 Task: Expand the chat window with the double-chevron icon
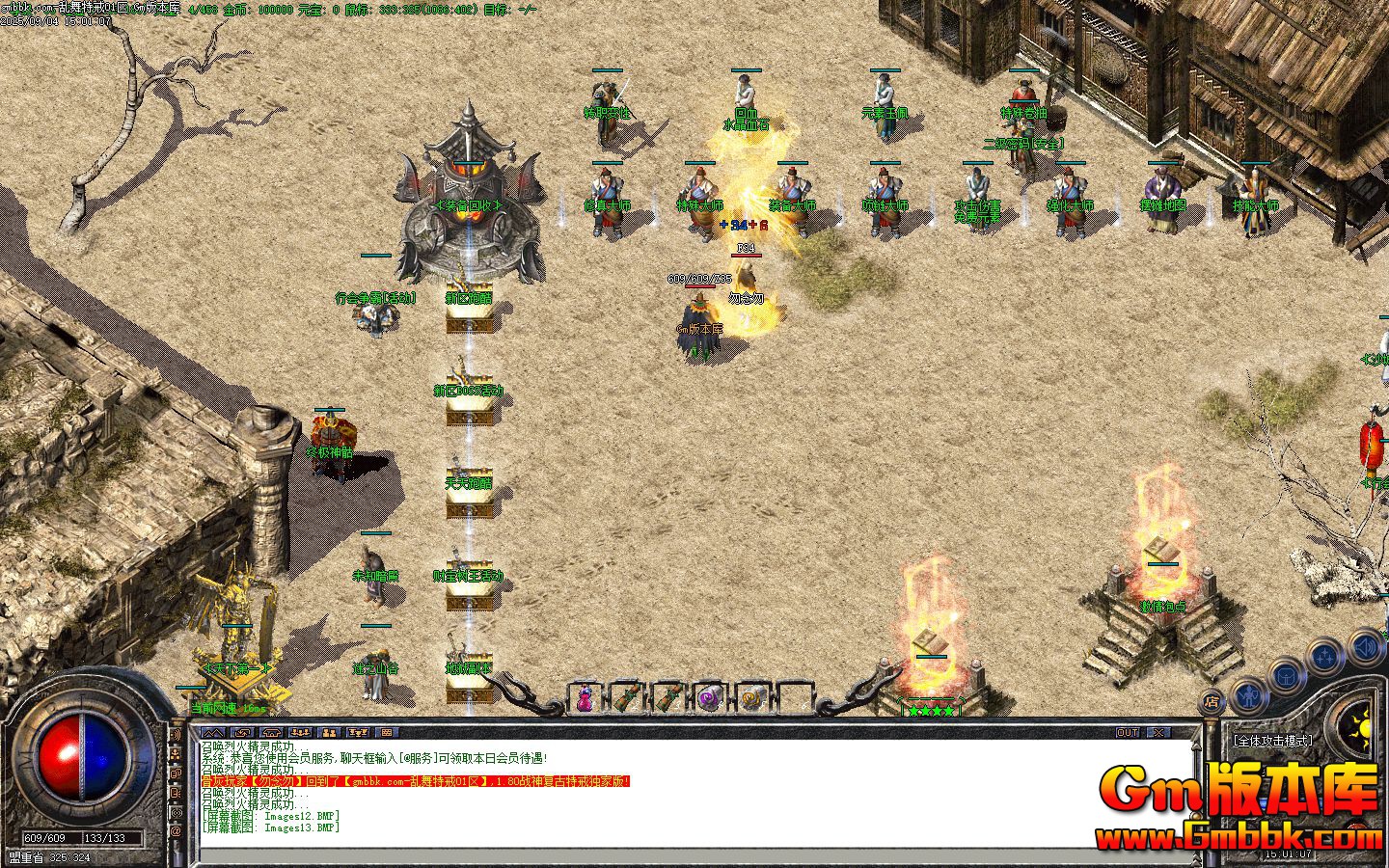coord(214,732)
